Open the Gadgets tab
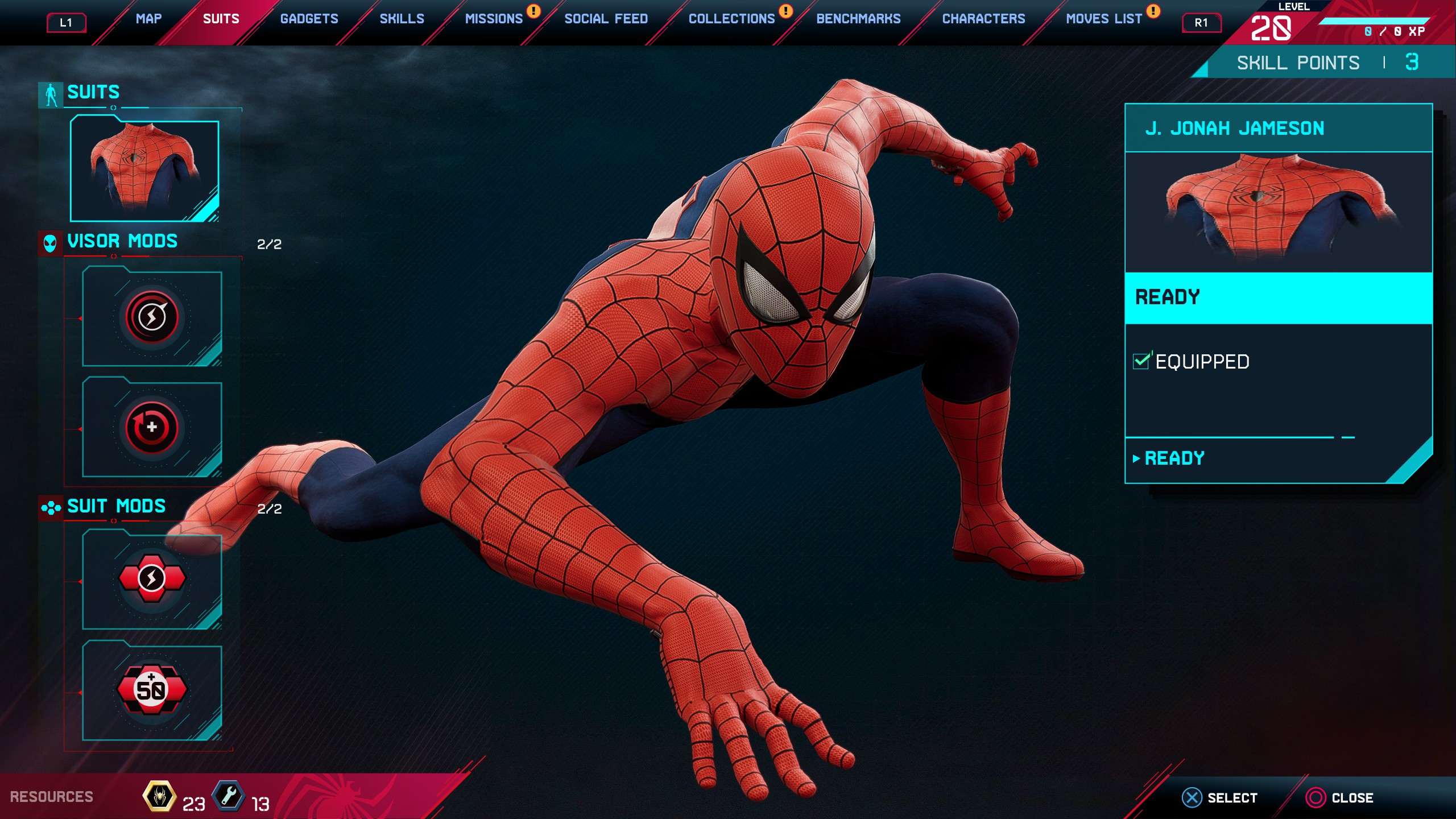 (309, 19)
